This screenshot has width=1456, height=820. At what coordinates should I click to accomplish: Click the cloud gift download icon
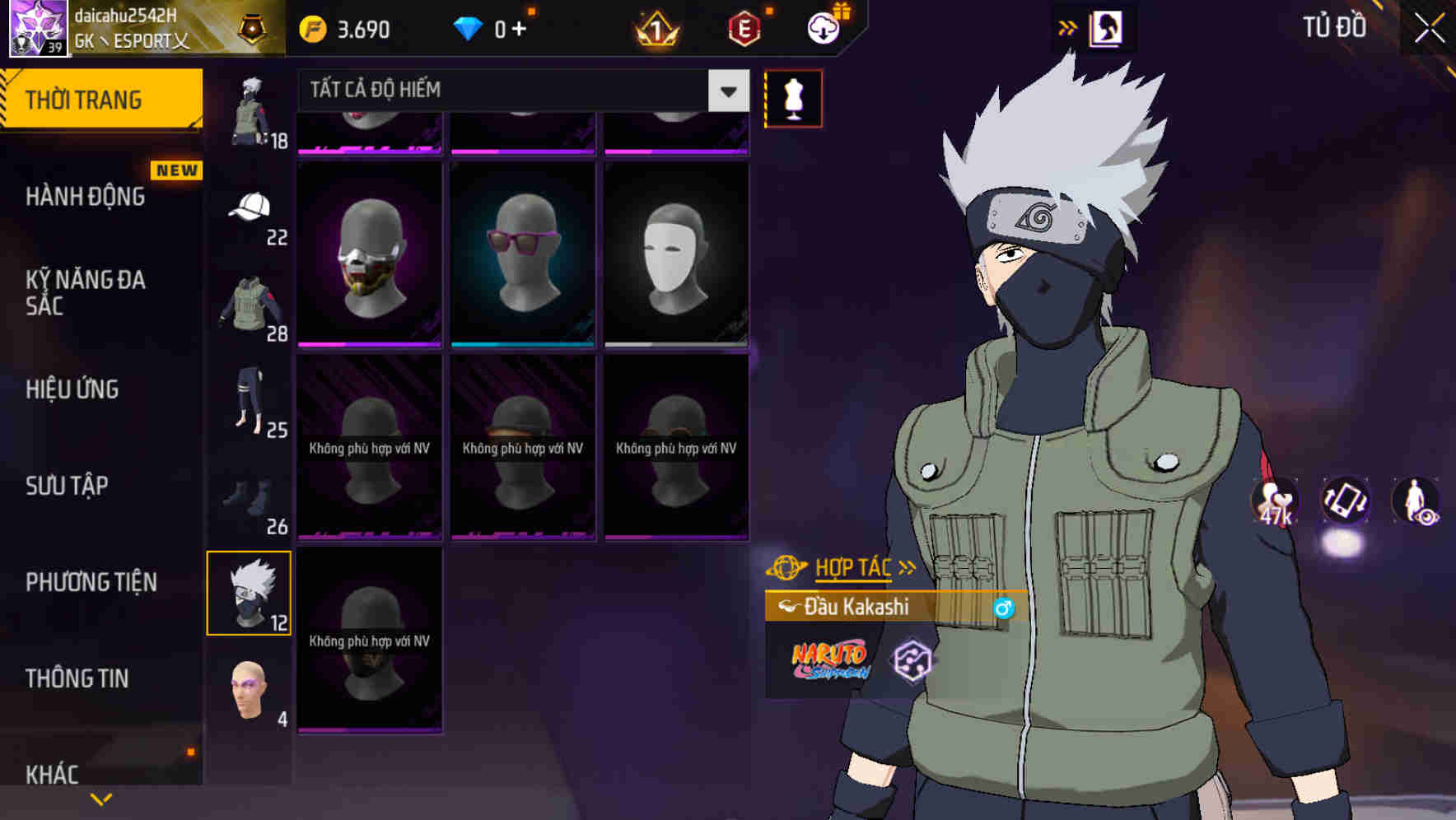click(822, 27)
